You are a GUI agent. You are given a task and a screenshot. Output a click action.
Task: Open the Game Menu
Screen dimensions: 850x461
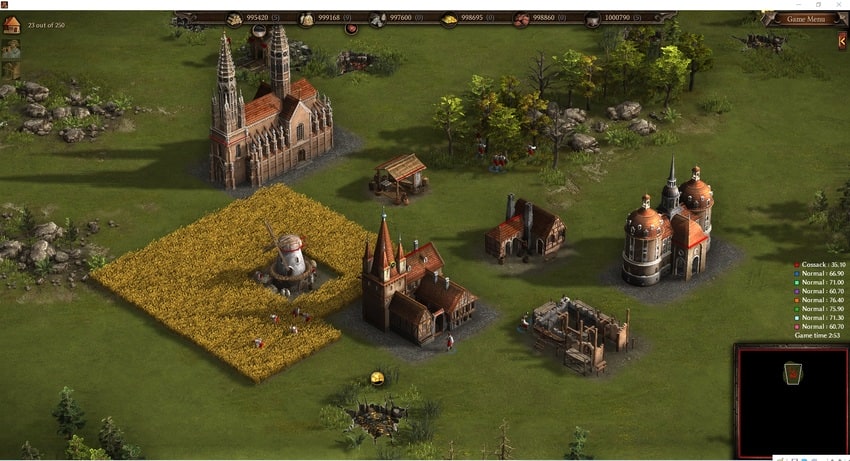tap(806, 19)
